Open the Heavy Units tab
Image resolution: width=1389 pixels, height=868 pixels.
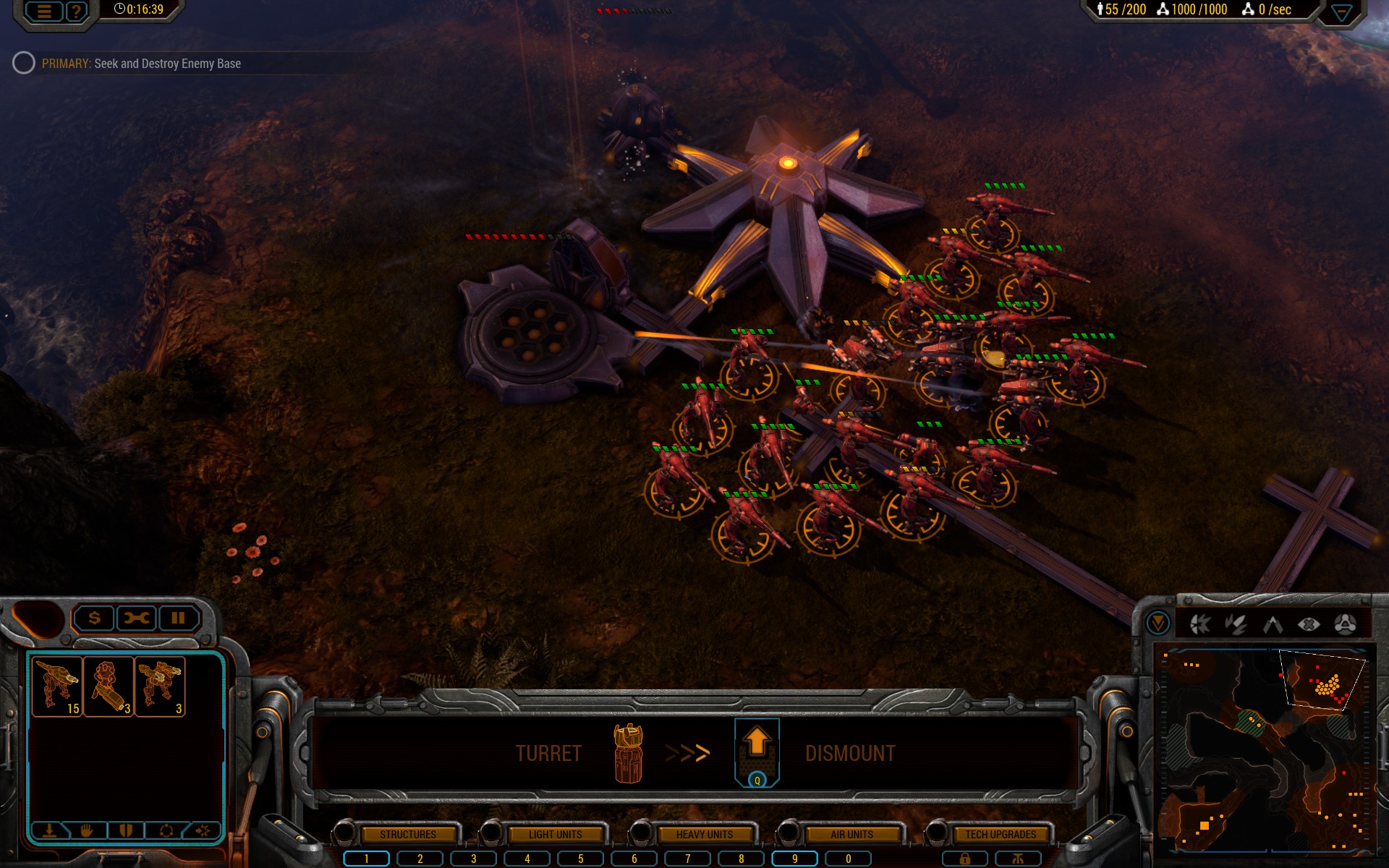704,834
